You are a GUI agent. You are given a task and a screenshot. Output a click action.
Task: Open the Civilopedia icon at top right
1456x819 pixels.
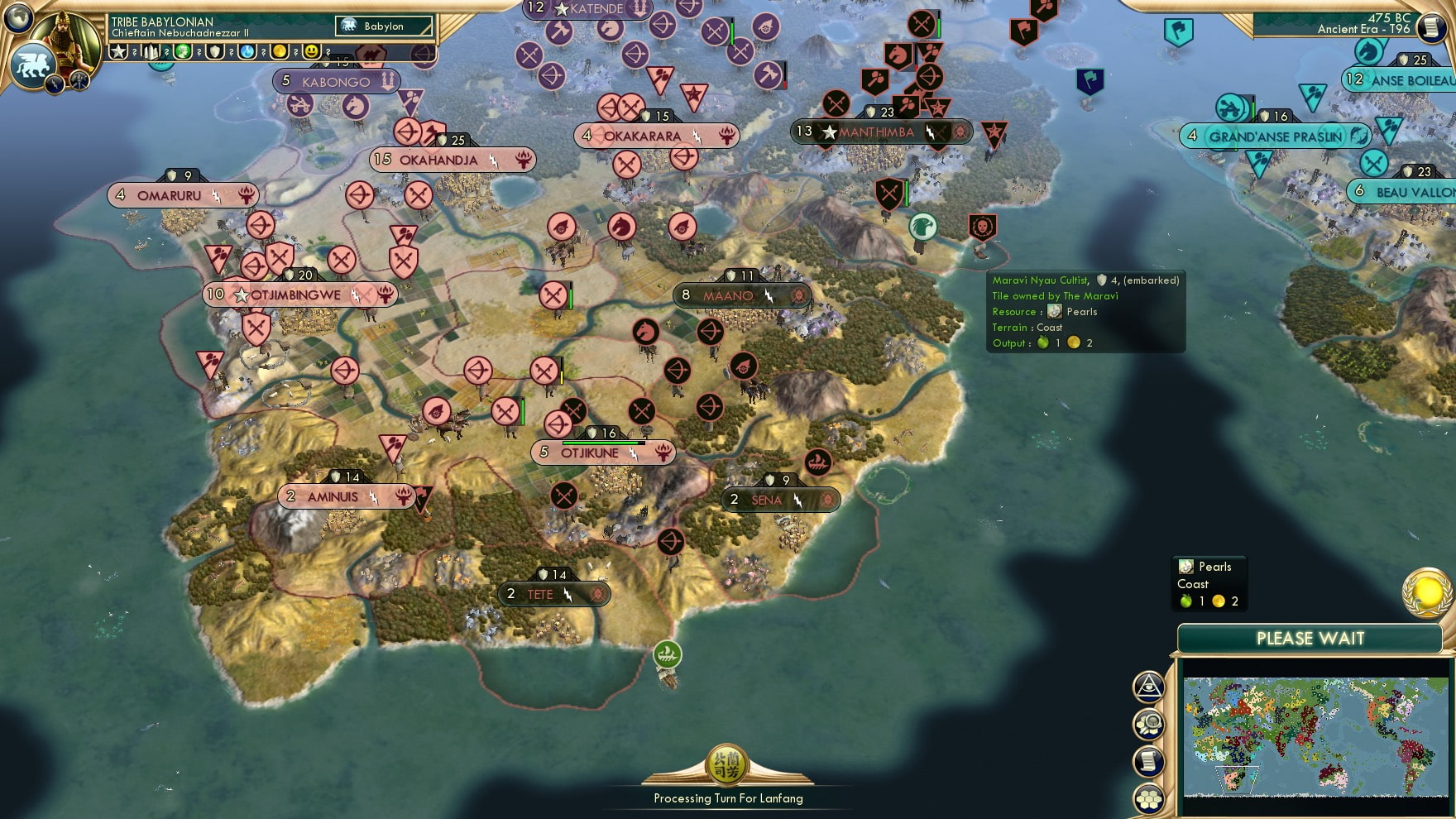tap(1433, 27)
